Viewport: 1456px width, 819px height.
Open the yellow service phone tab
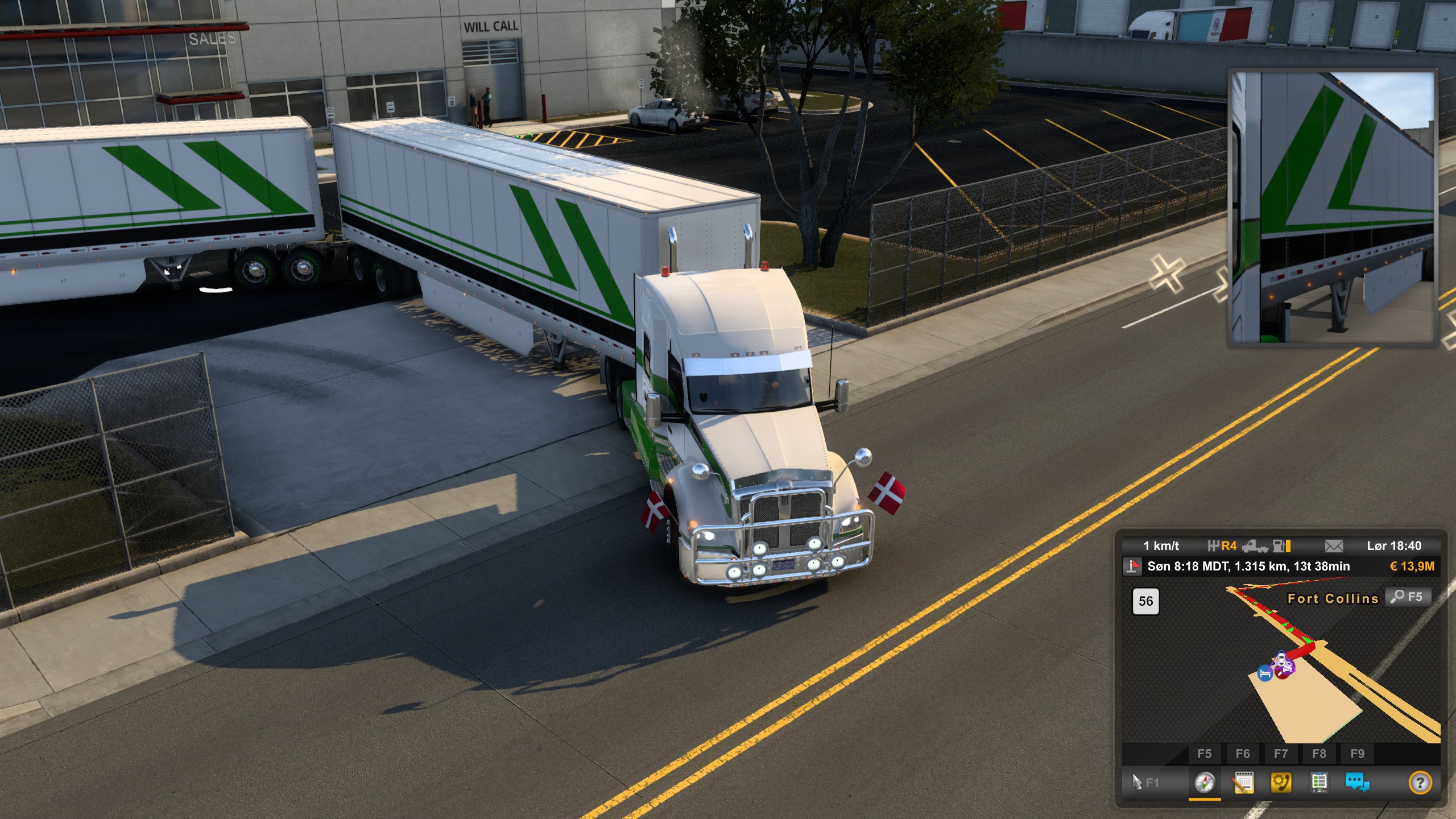1281,783
